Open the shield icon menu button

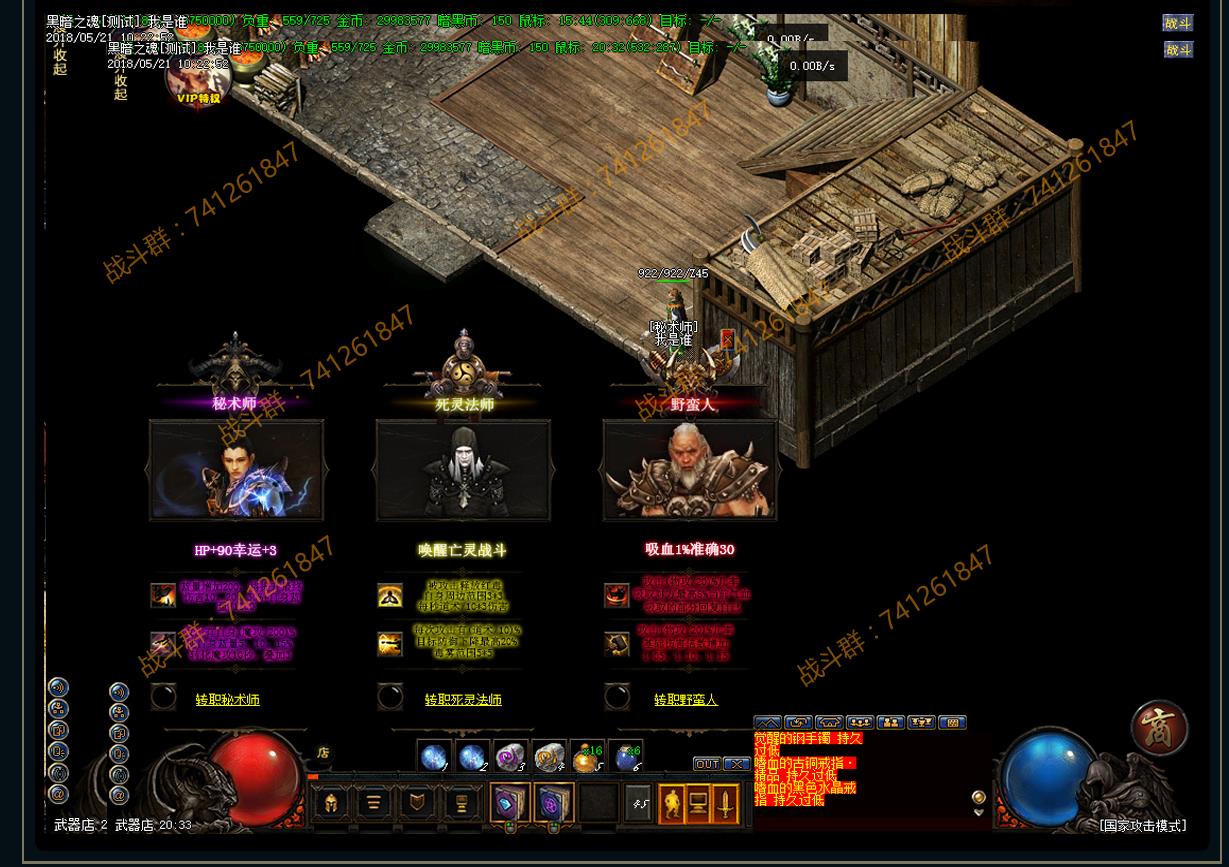416,803
